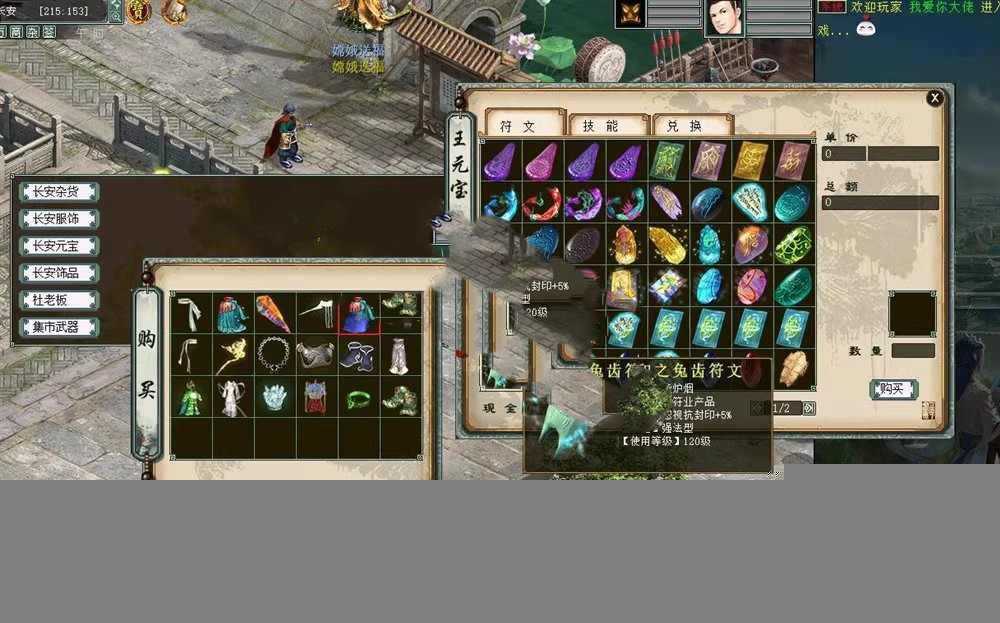Click the butterfly pet portrait icon
This screenshot has height=623, width=1000.
click(x=630, y=14)
